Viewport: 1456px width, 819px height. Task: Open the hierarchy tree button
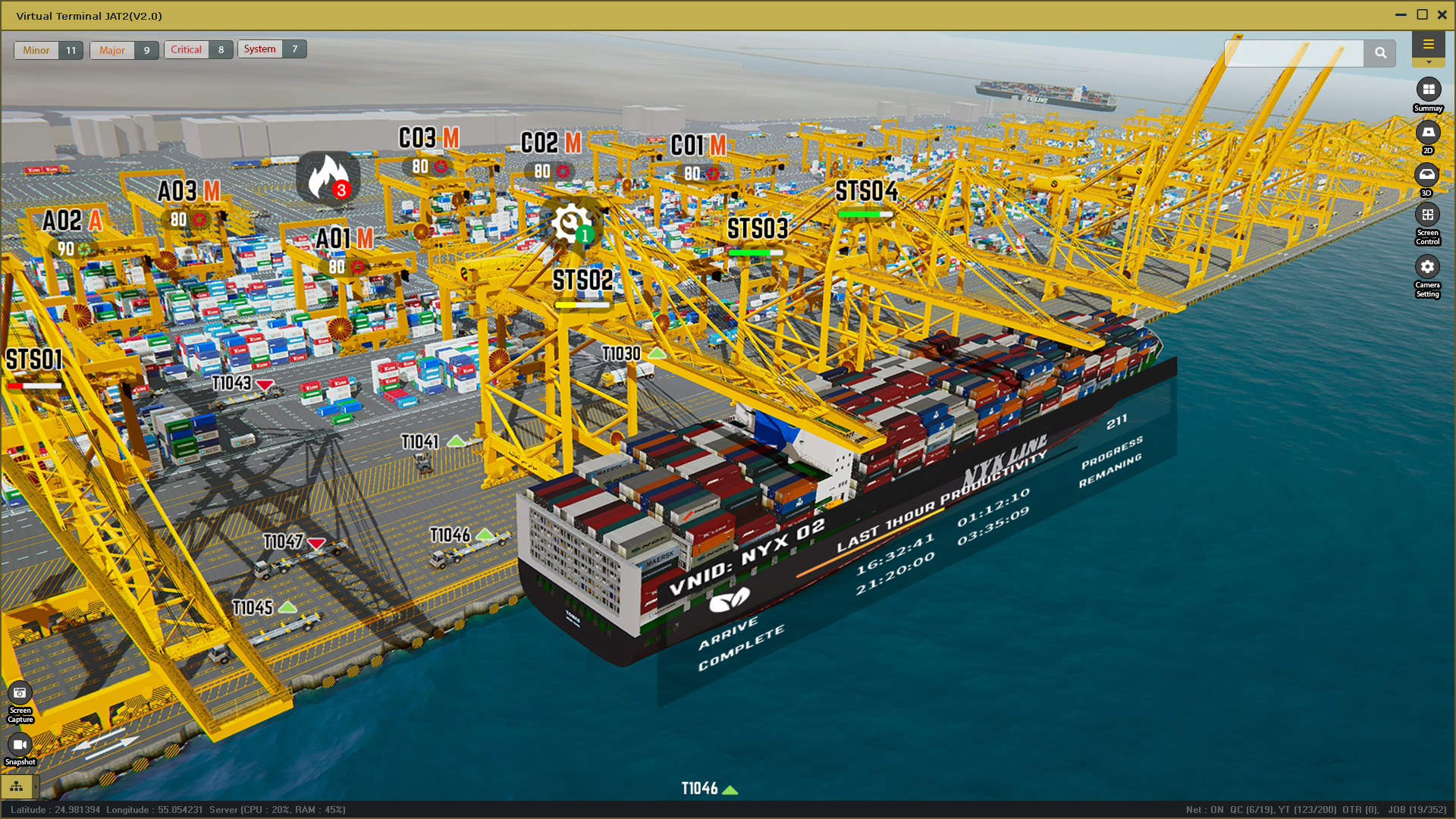[17, 786]
